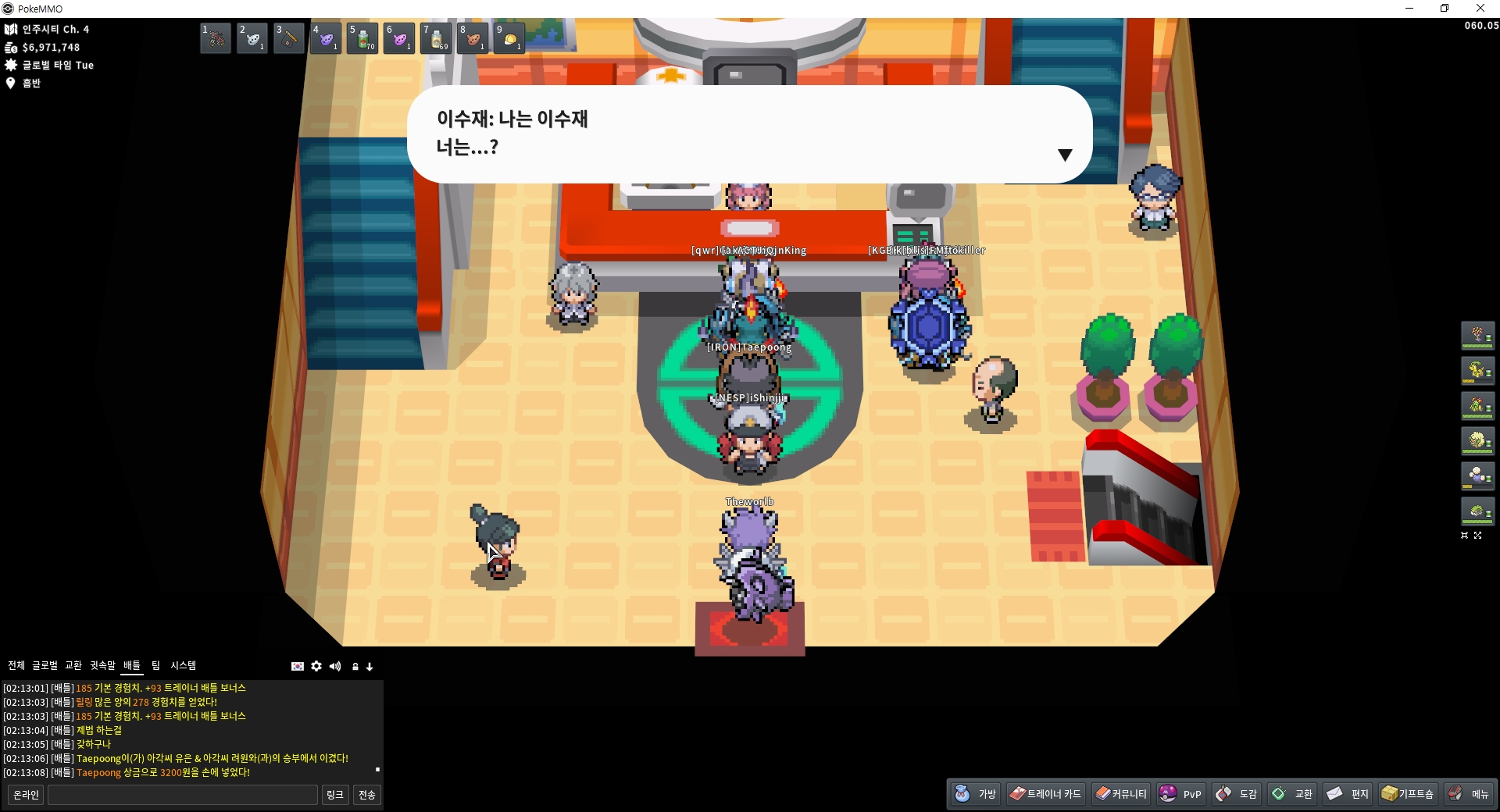The width and height of the screenshot is (1500, 812).
Task: Open the 도감 Pokédex
Action: [1237, 794]
